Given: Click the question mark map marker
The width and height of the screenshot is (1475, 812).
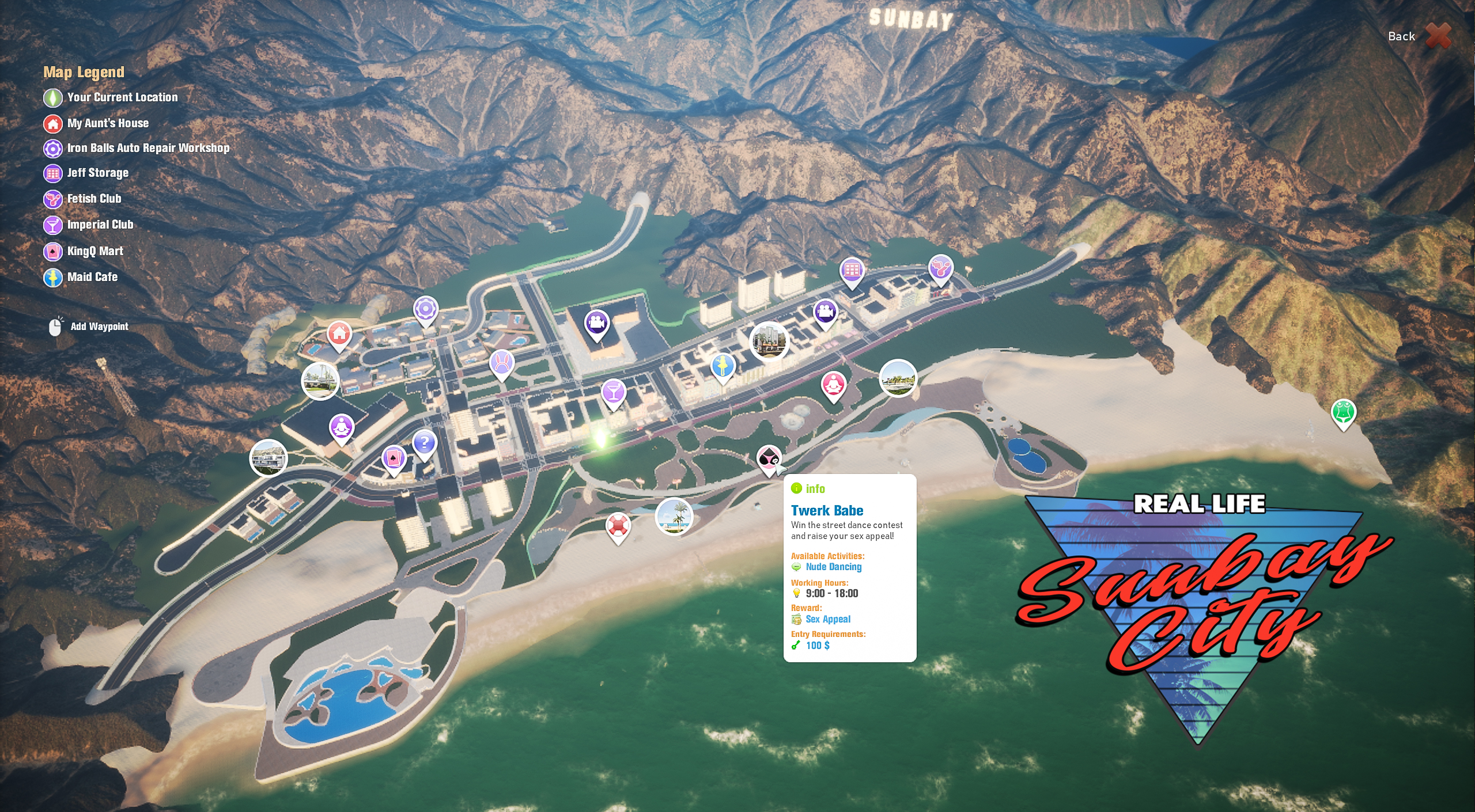Looking at the screenshot, I should (425, 443).
